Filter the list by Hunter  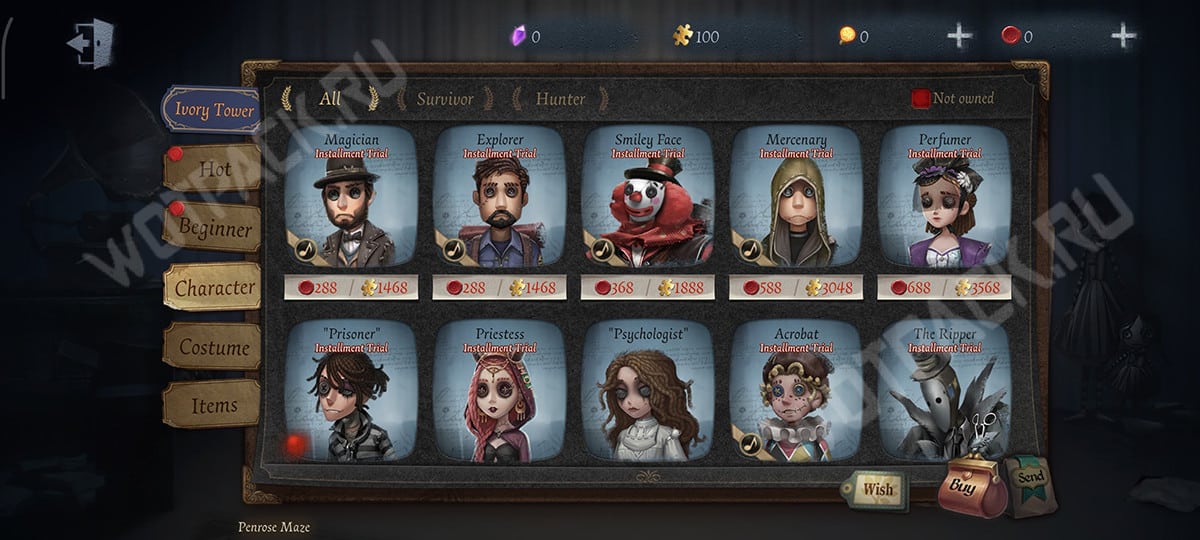tap(560, 99)
